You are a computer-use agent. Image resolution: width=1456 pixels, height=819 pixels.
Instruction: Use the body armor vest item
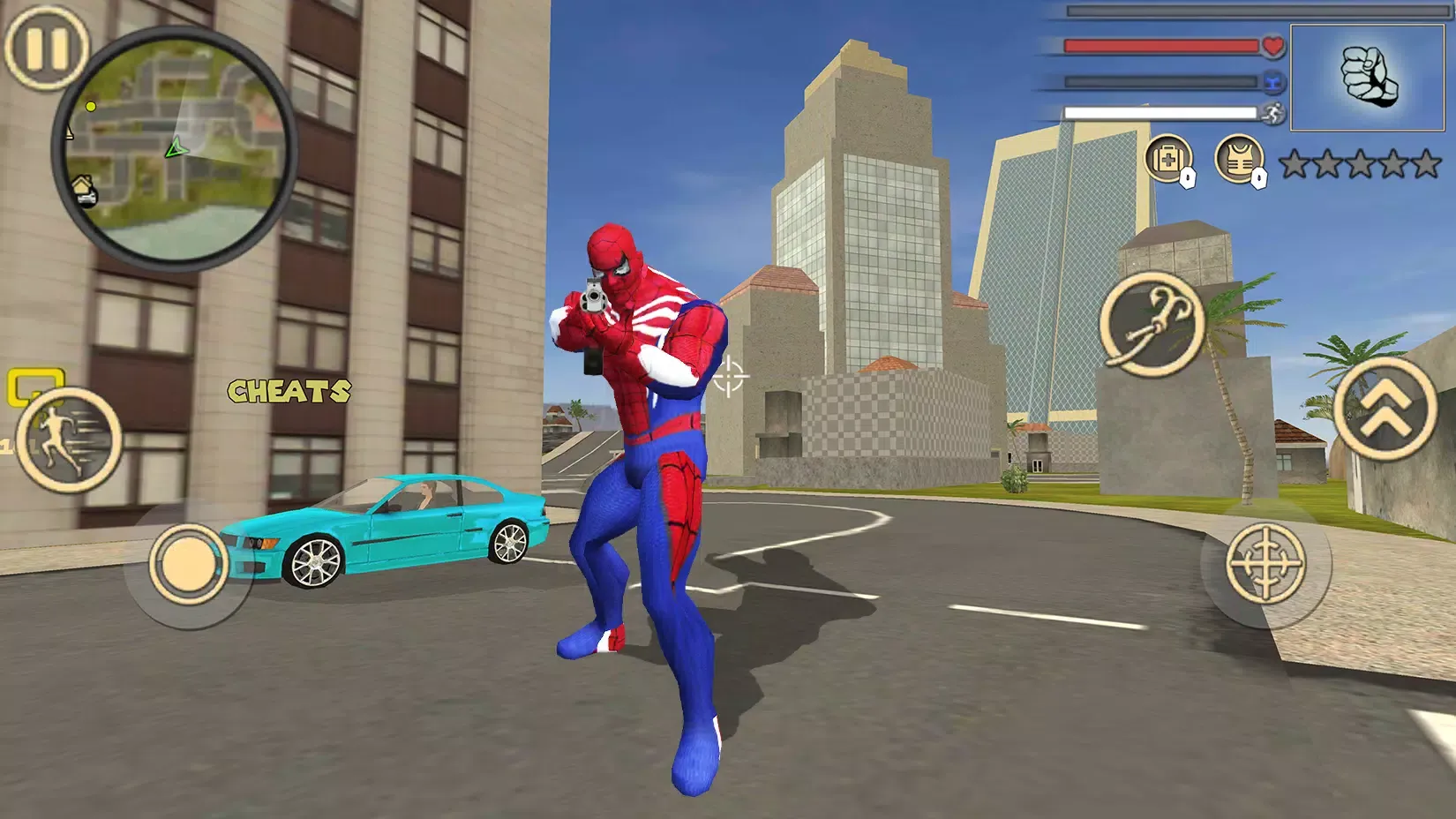(1239, 160)
